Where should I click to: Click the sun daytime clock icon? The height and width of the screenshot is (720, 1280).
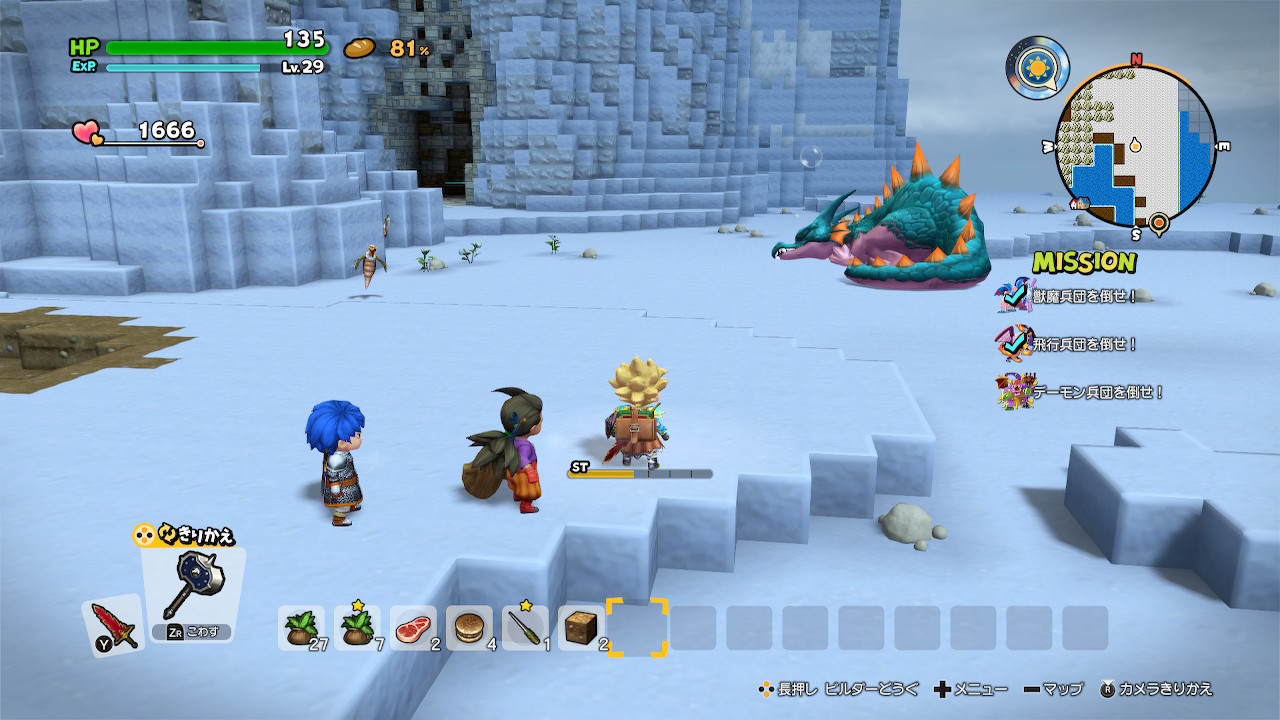coord(1037,67)
